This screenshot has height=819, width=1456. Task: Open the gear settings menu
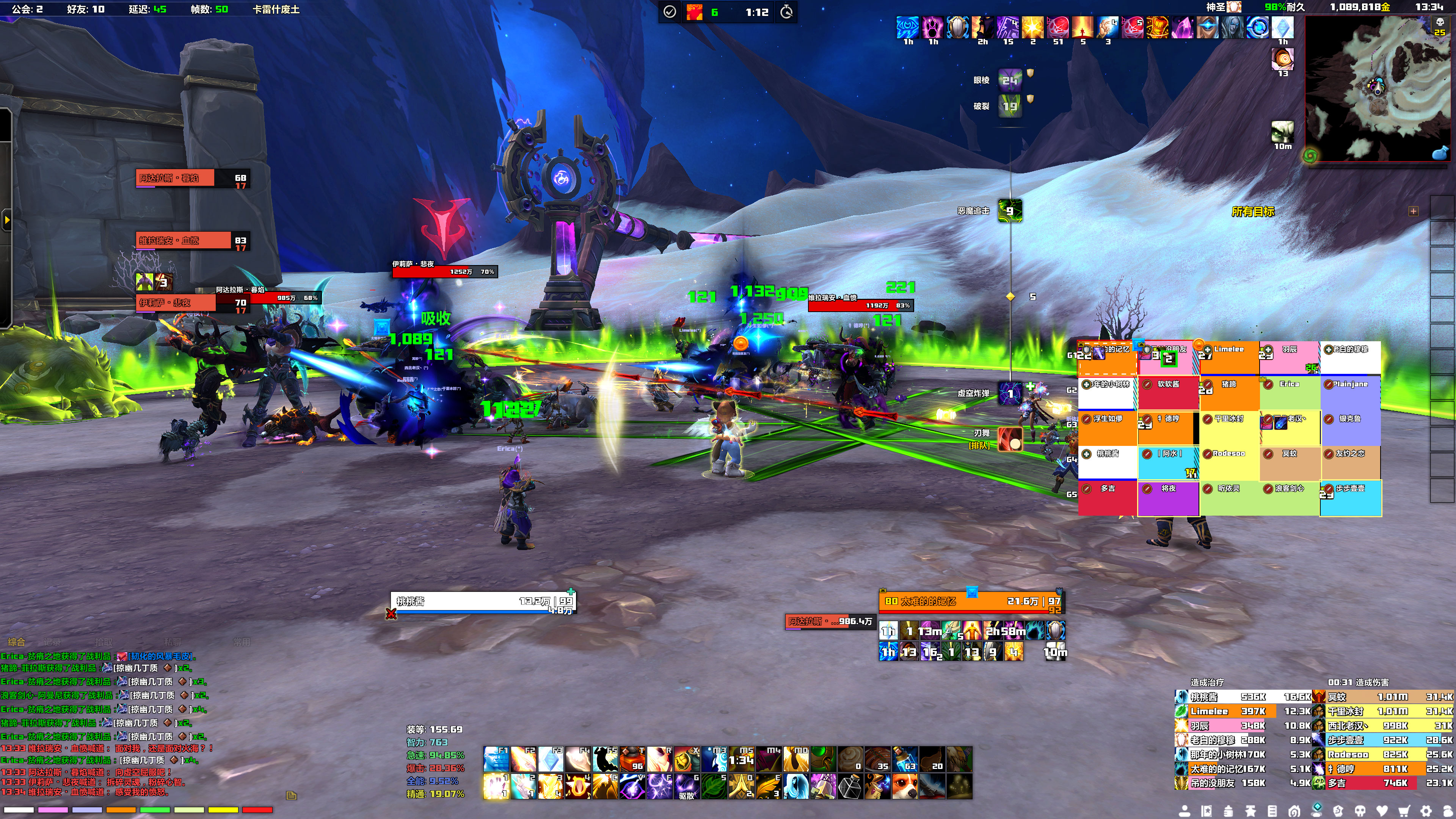(x=1426, y=811)
